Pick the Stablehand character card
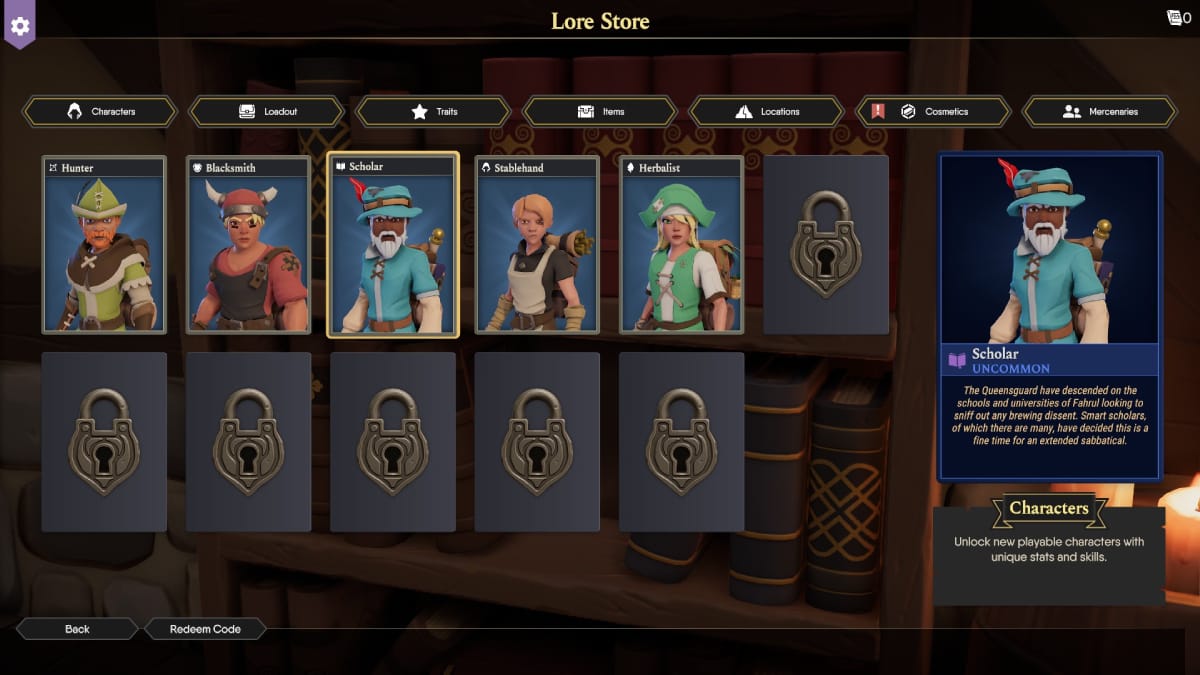This screenshot has height=675, width=1200. (537, 245)
